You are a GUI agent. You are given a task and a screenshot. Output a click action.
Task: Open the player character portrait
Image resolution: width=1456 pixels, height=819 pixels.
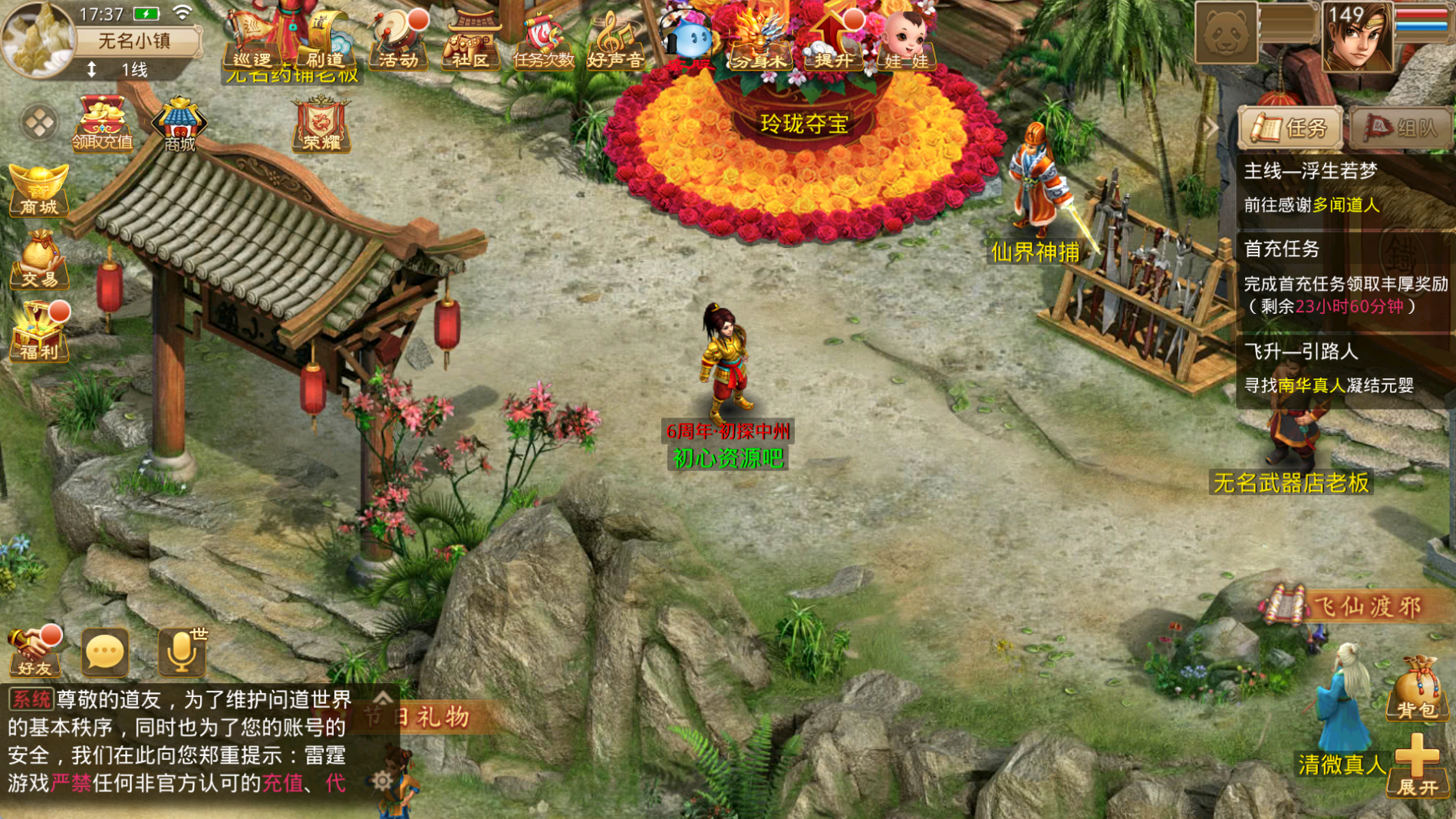[x=1356, y=38]
